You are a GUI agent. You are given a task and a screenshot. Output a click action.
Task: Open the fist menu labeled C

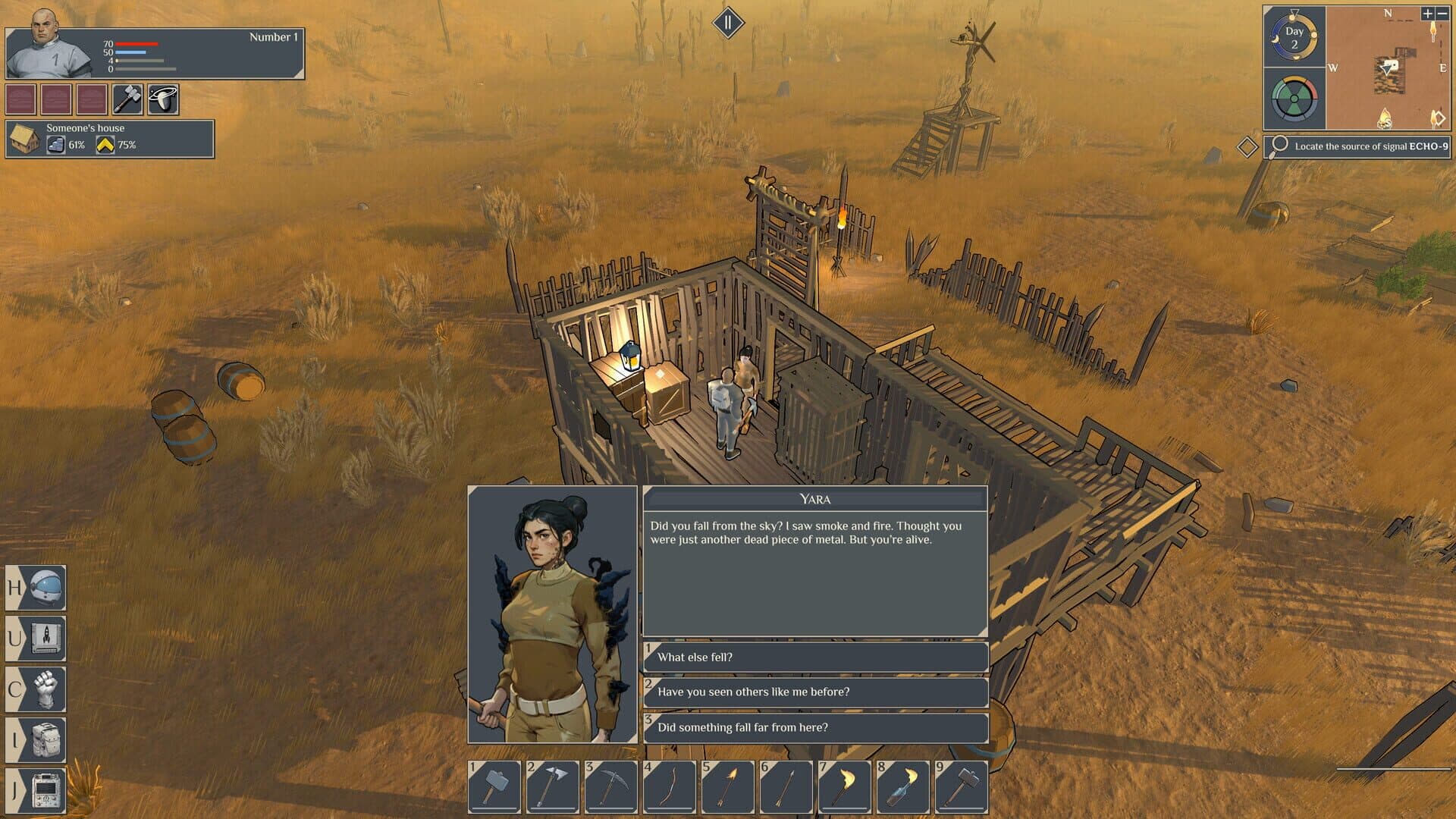pos(36,689)
